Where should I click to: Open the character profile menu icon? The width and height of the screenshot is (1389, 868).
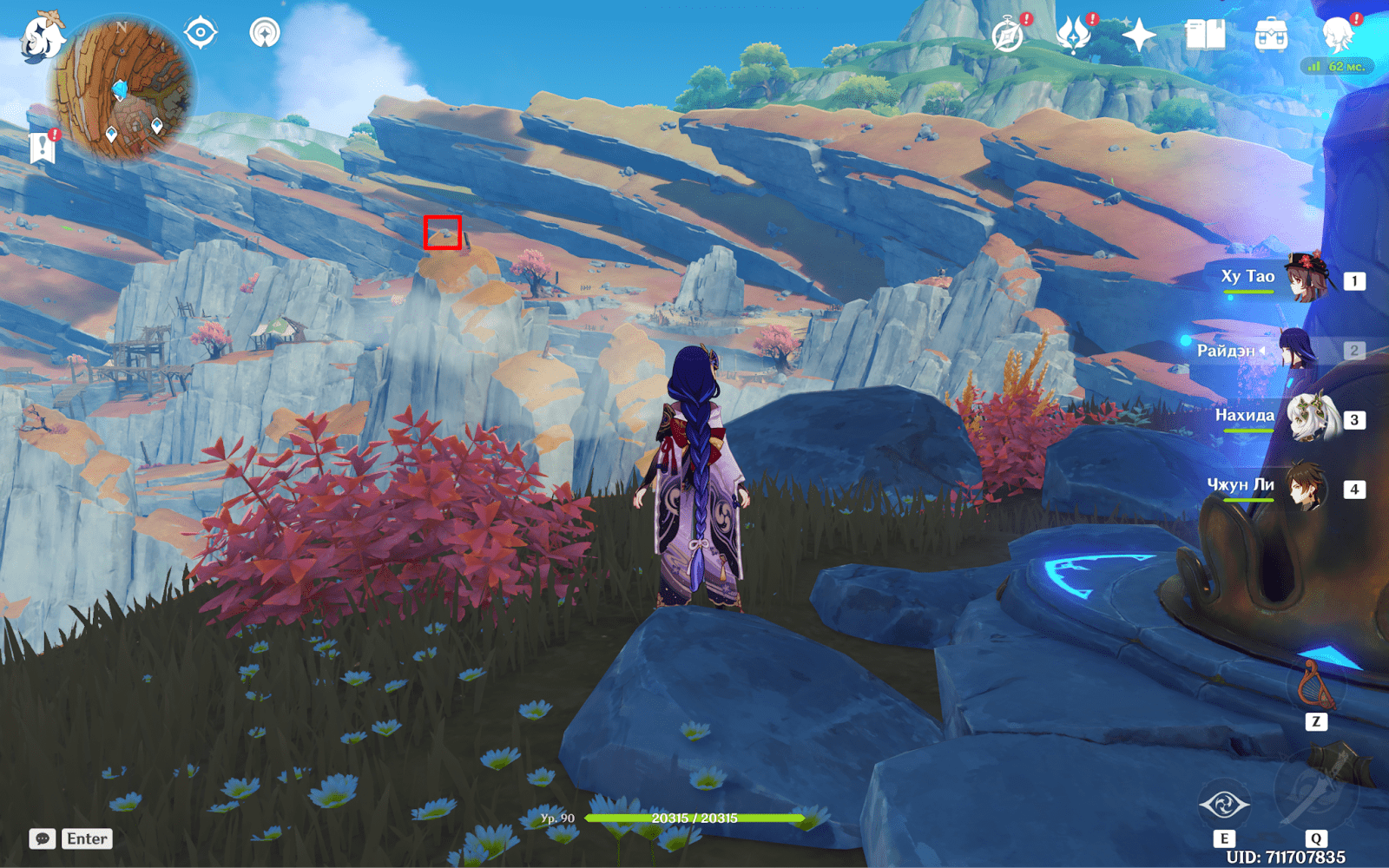tap(1338, 36)
